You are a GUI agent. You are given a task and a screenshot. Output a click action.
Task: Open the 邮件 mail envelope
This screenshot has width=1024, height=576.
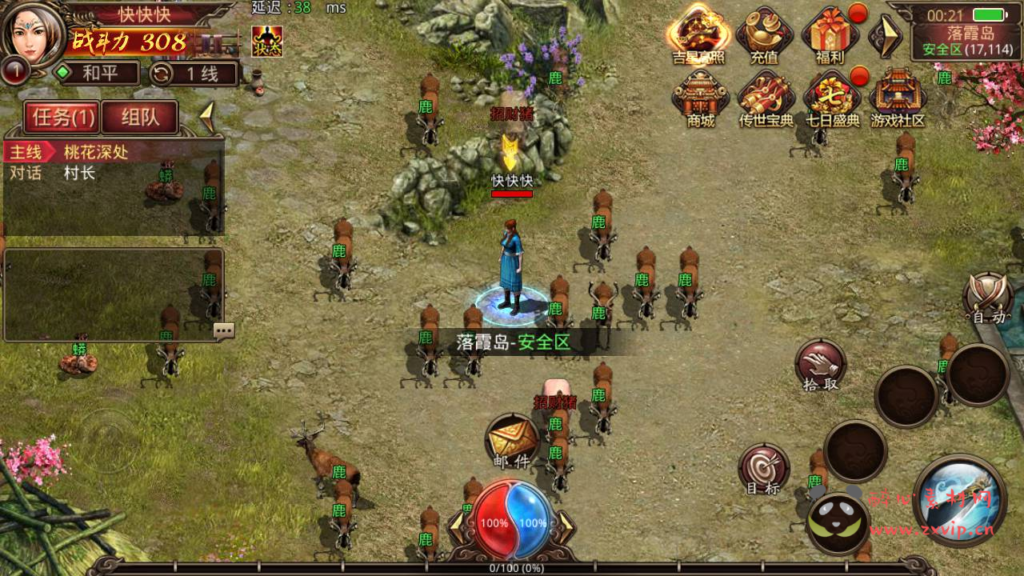[x=512, y=440]
